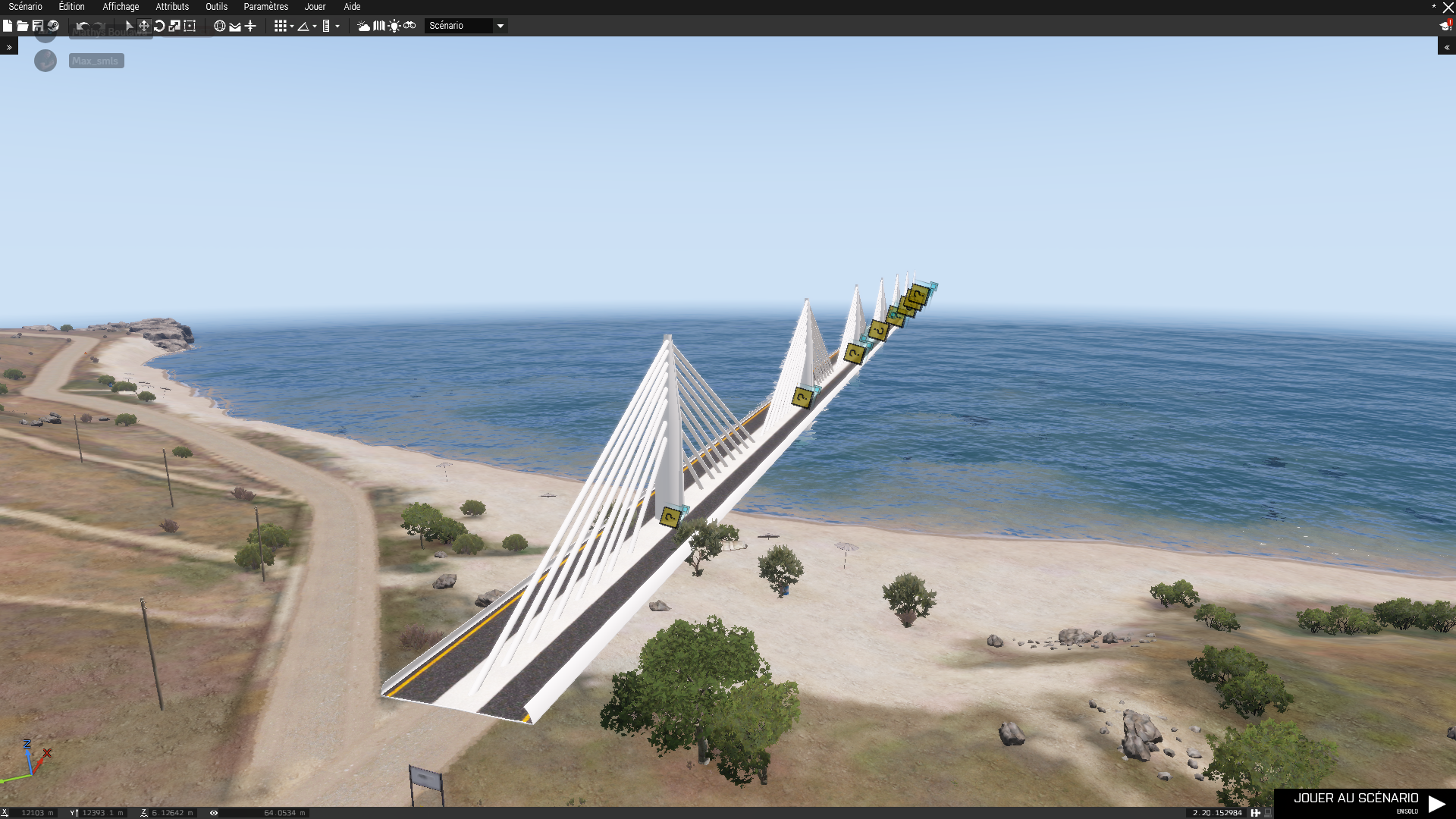Save the scenario with the floppy disk icon

38,26
